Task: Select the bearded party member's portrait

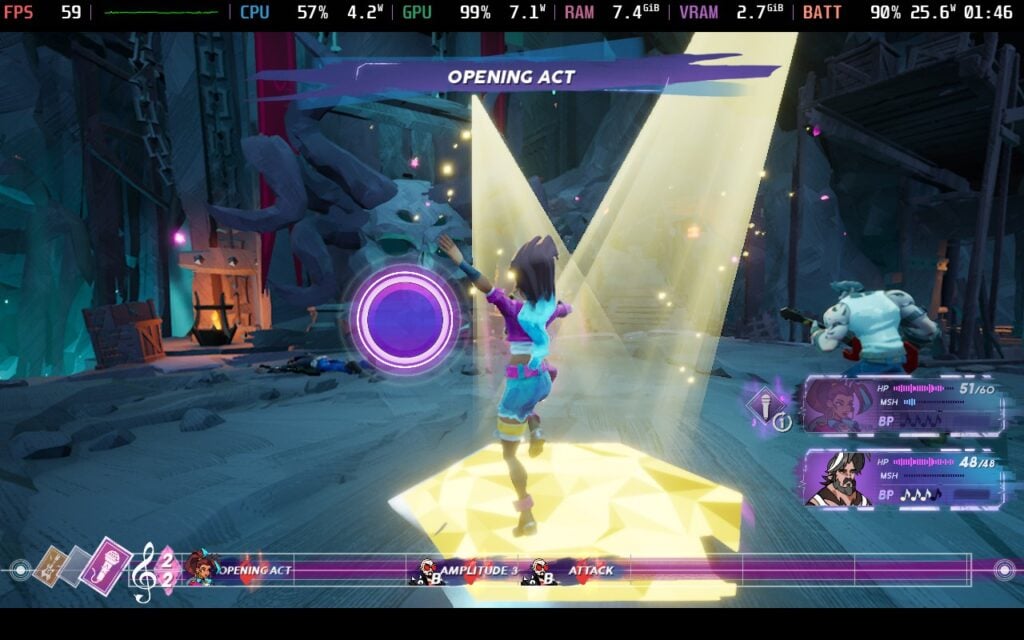Action: coord(839,478)
